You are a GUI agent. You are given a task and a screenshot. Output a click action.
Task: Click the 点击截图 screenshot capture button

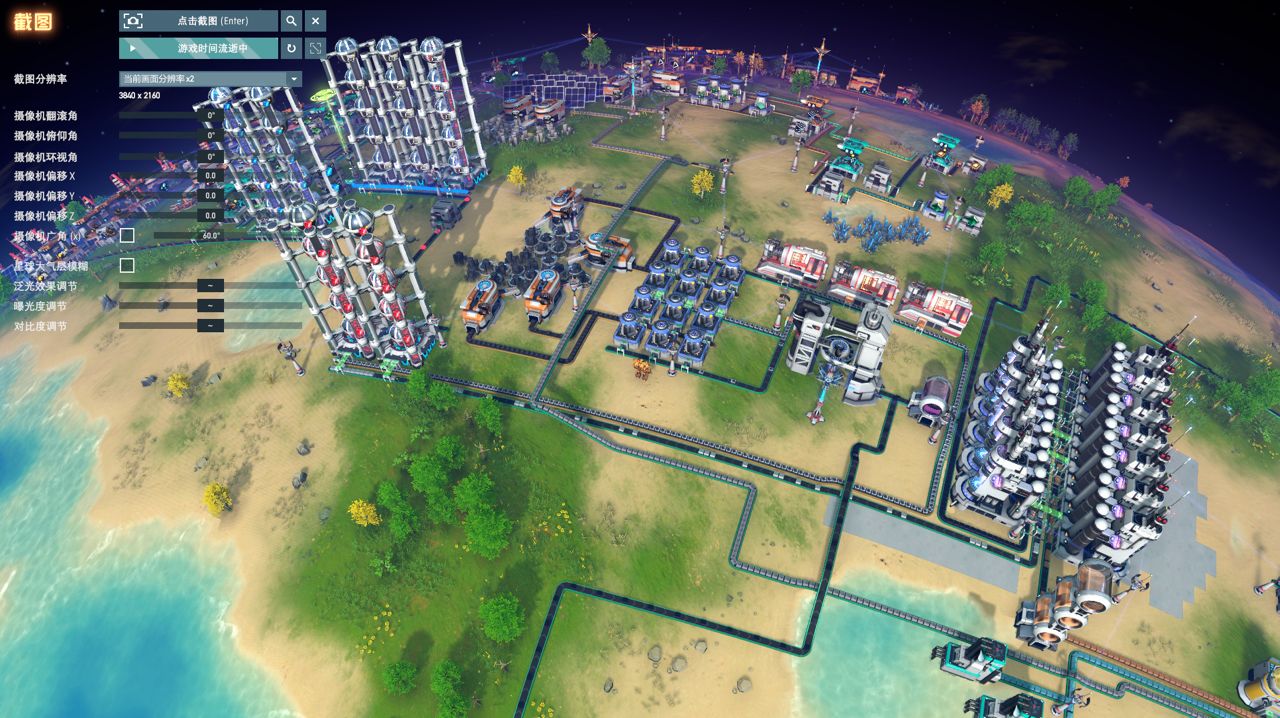[x=198, y=21]
